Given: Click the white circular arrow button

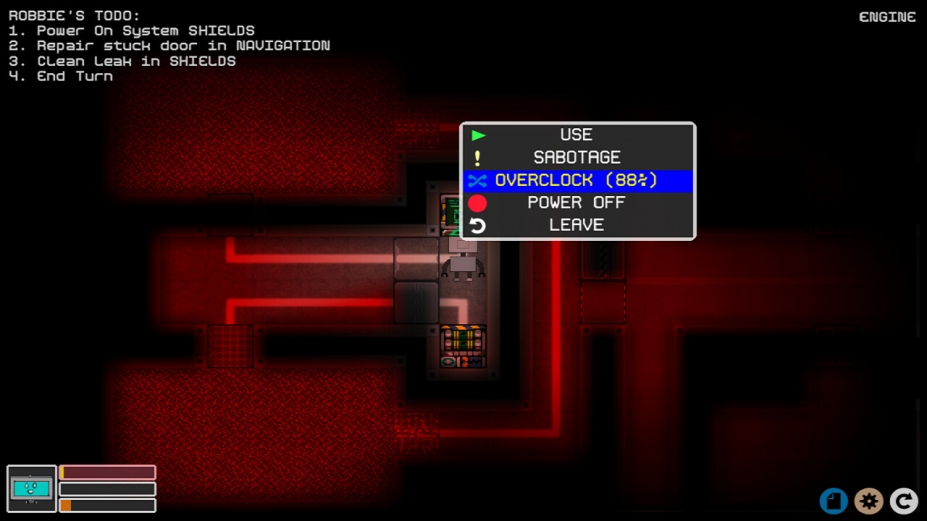Looking at the screenshot, I should tap(904, 501).
